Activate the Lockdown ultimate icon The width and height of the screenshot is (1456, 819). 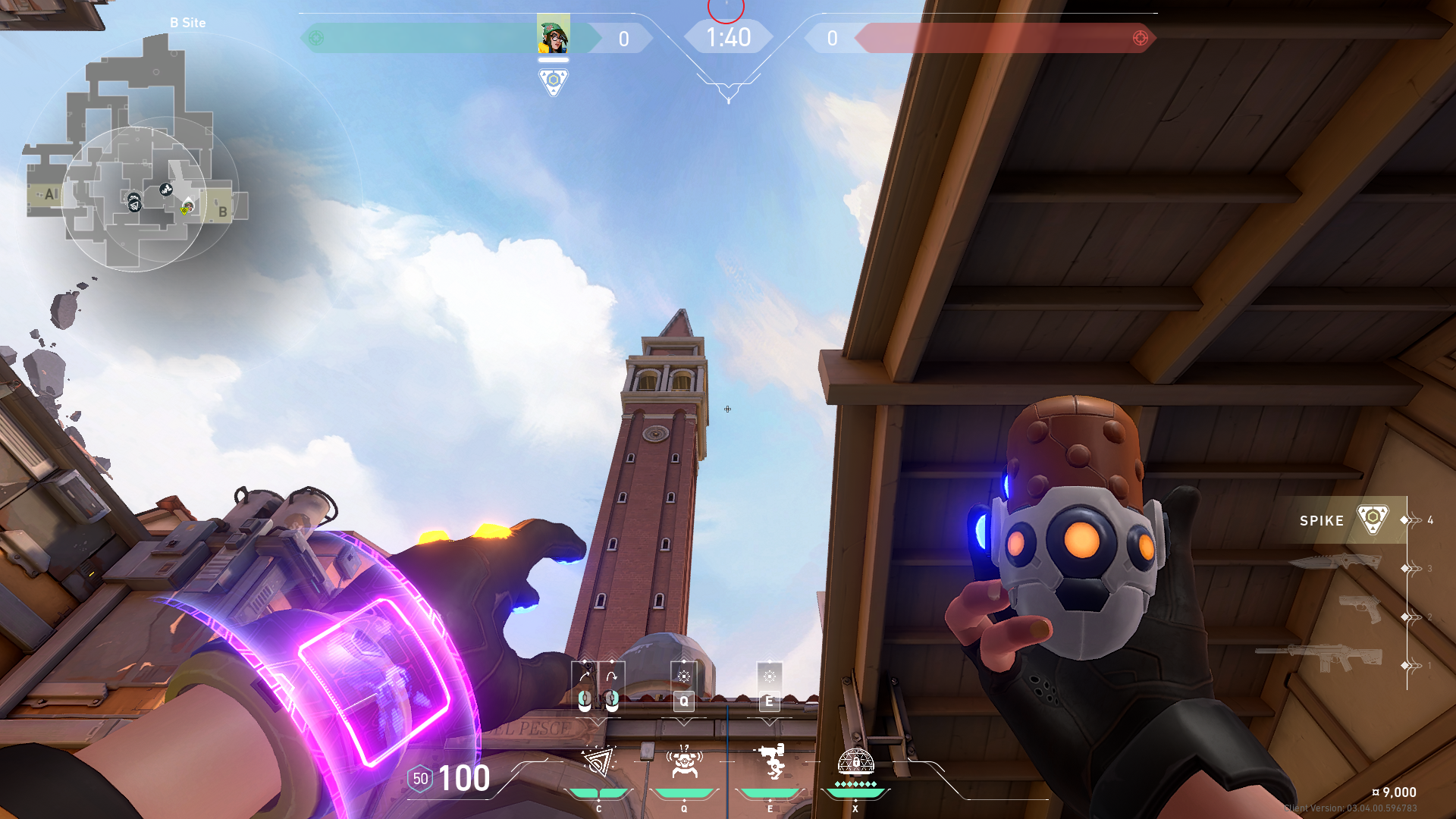[855, 762]
